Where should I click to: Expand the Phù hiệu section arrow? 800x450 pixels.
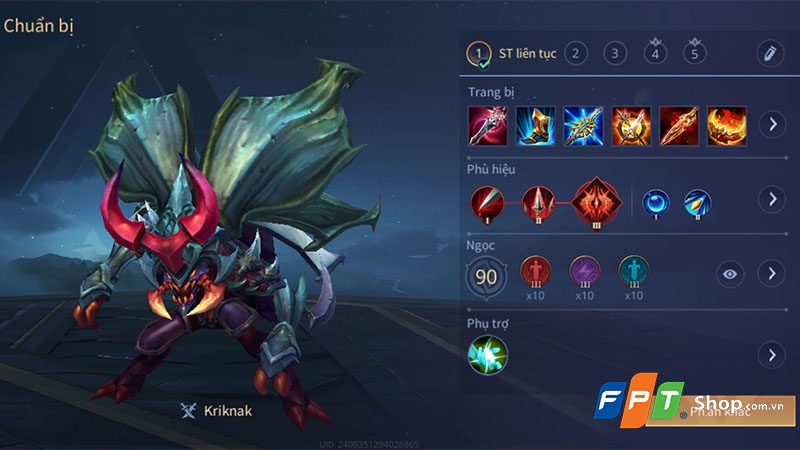pyautogui.click(x=772, y=199)
